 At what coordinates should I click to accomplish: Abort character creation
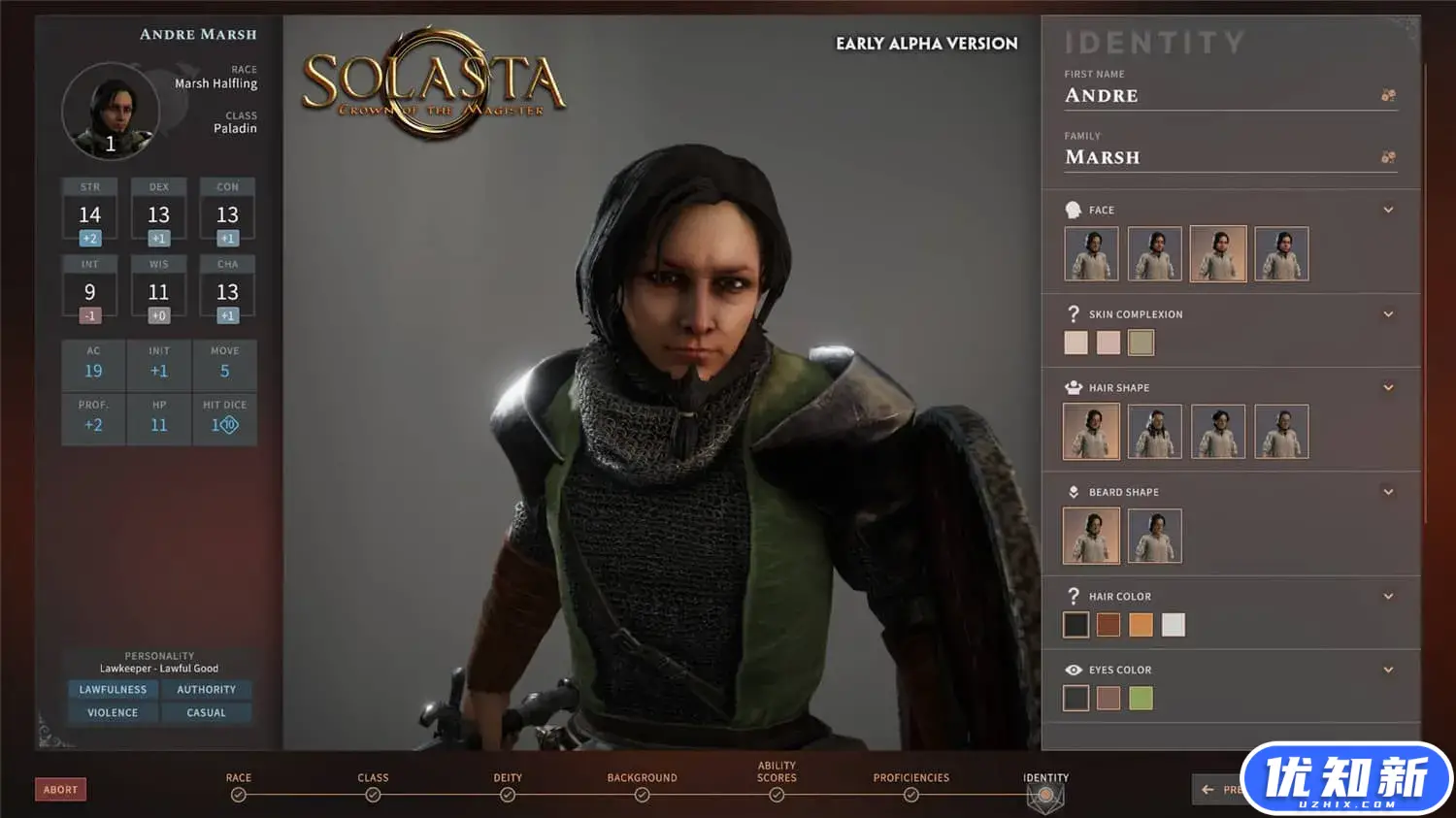tap(60, 789)
